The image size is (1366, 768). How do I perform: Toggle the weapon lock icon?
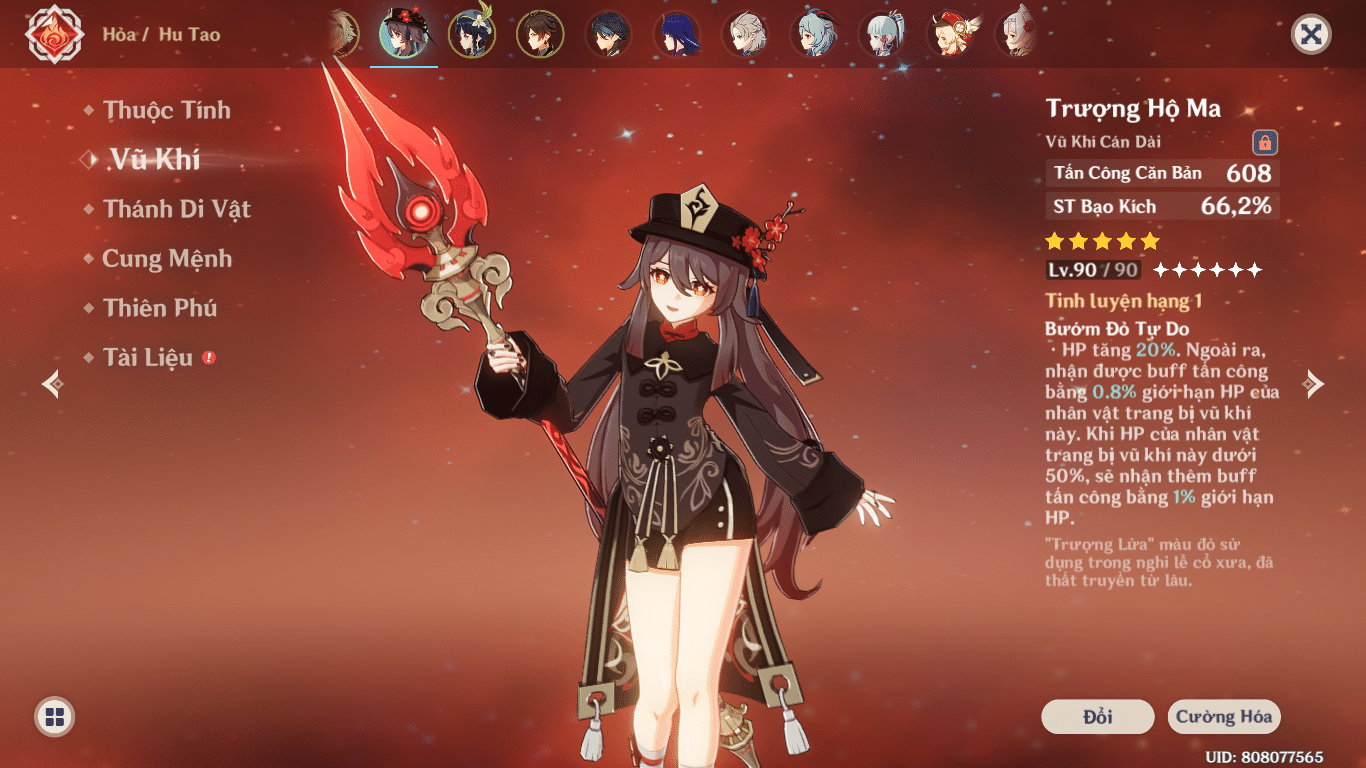tap(1265, 142)
